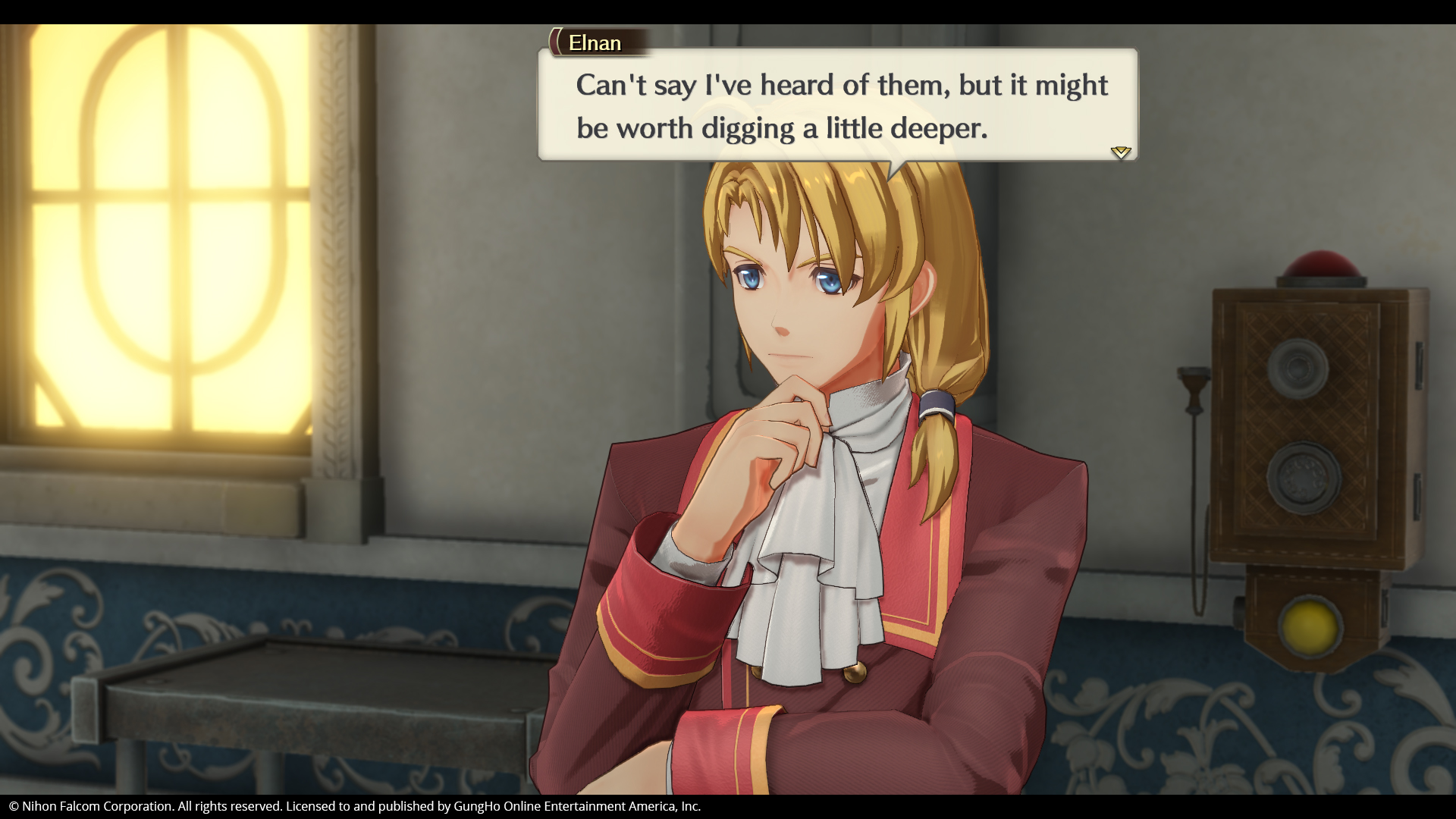This screenshot has width=1456, height=819.
Task: Advance dialogue using the yellow arrow indicator
Action: pos(1120,152)
